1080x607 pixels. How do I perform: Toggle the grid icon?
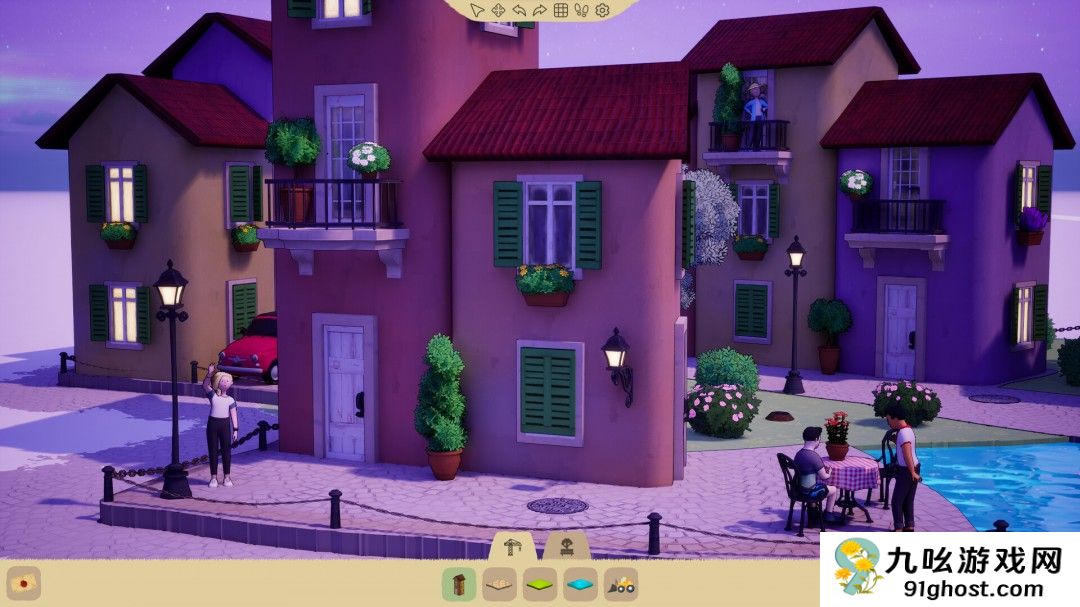tap(561, 10)
